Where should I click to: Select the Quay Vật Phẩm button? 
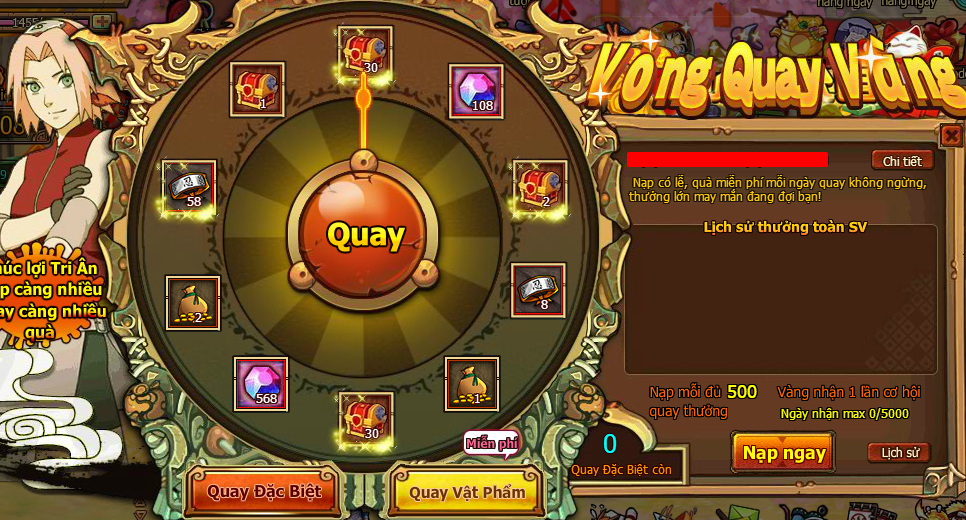[467, 492]
